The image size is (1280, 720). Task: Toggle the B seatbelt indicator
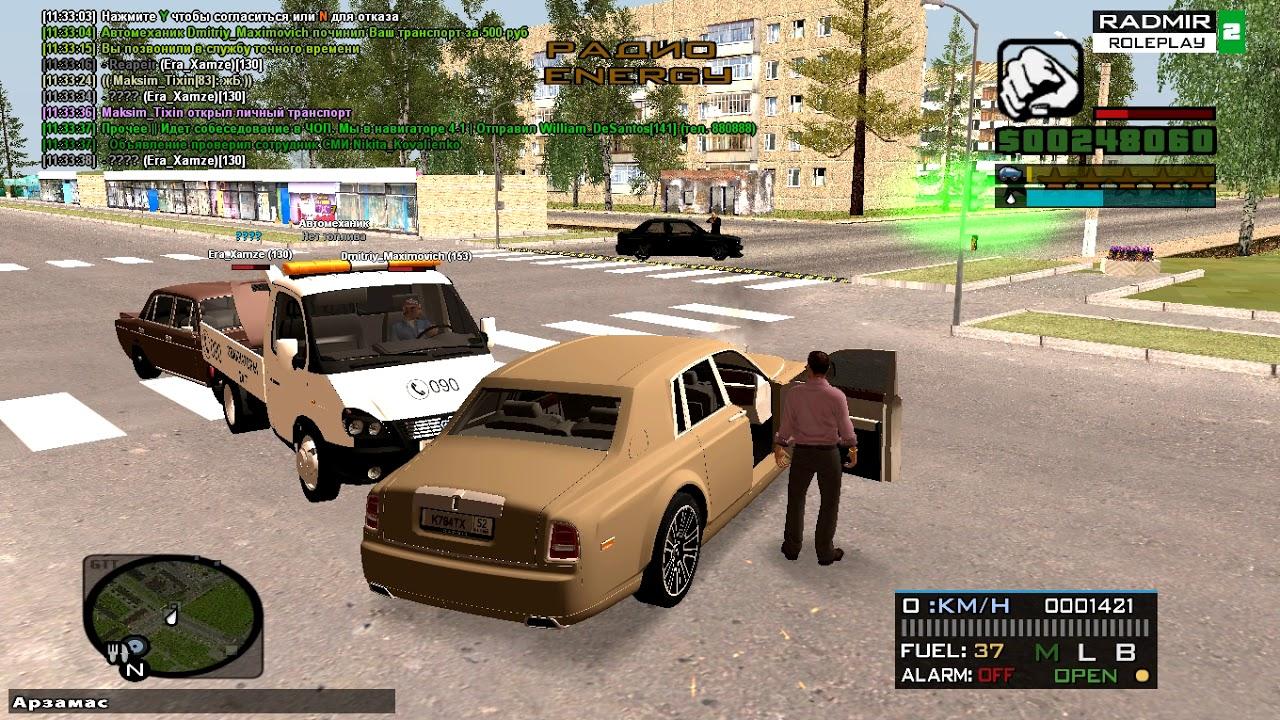1127,653
